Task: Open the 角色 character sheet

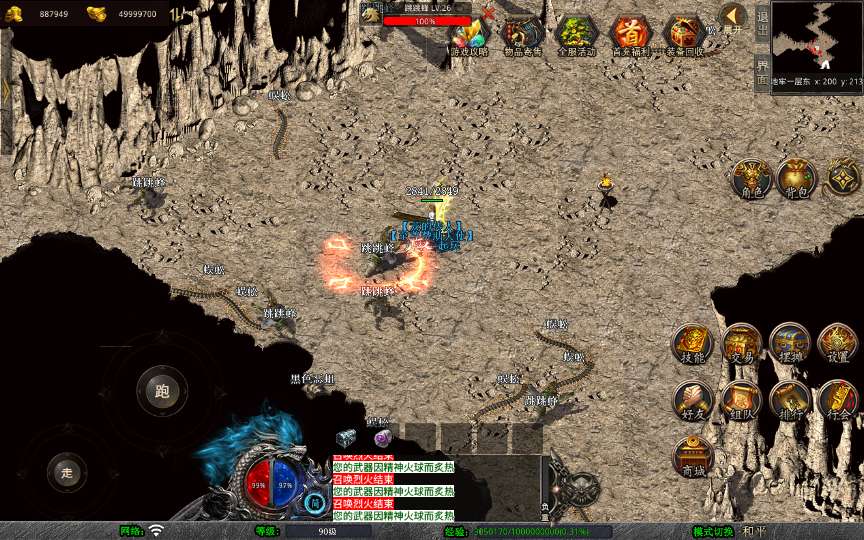Action: click(x=750, y=177)
